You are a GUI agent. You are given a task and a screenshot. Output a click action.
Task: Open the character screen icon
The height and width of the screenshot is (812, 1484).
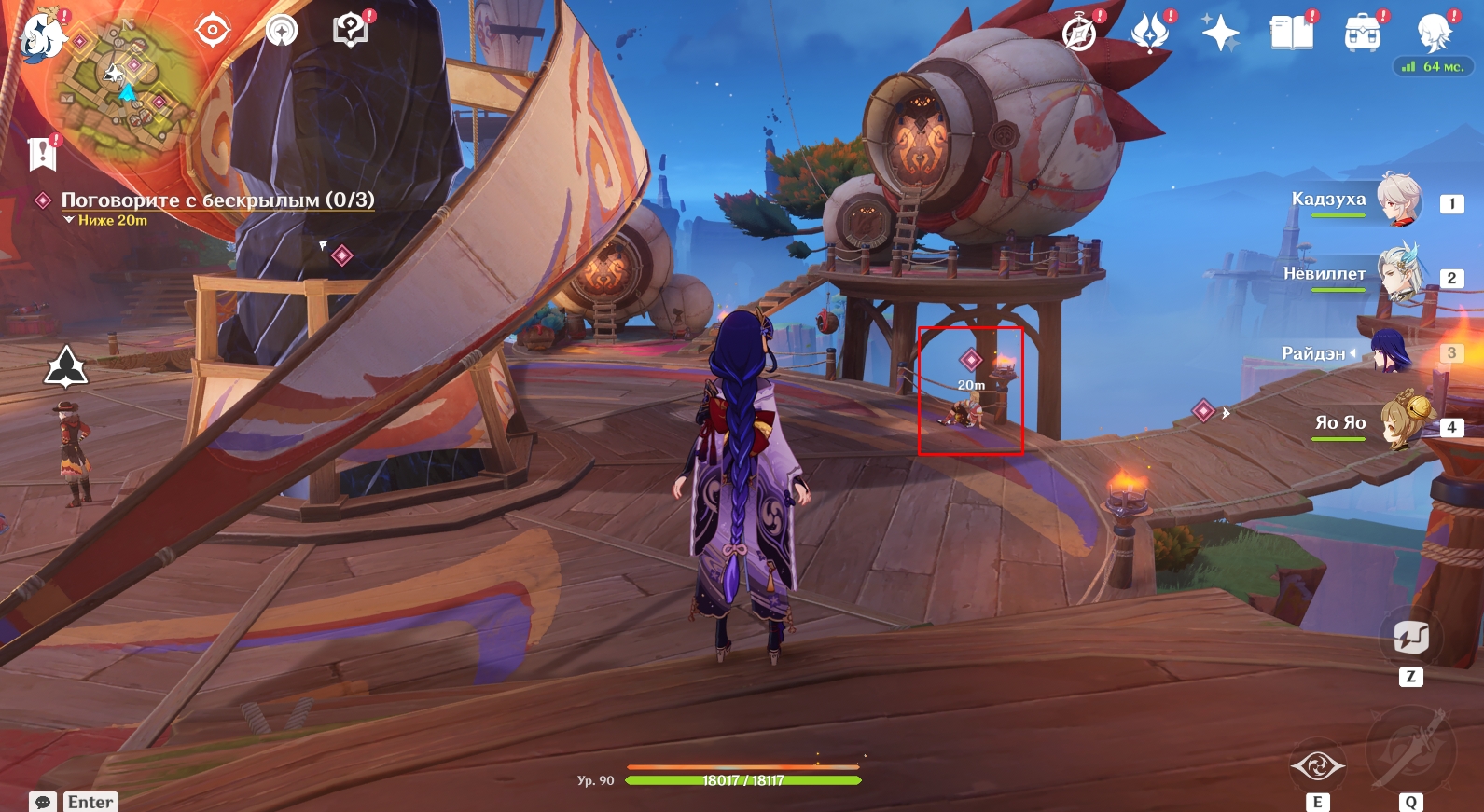[1433, 34]
